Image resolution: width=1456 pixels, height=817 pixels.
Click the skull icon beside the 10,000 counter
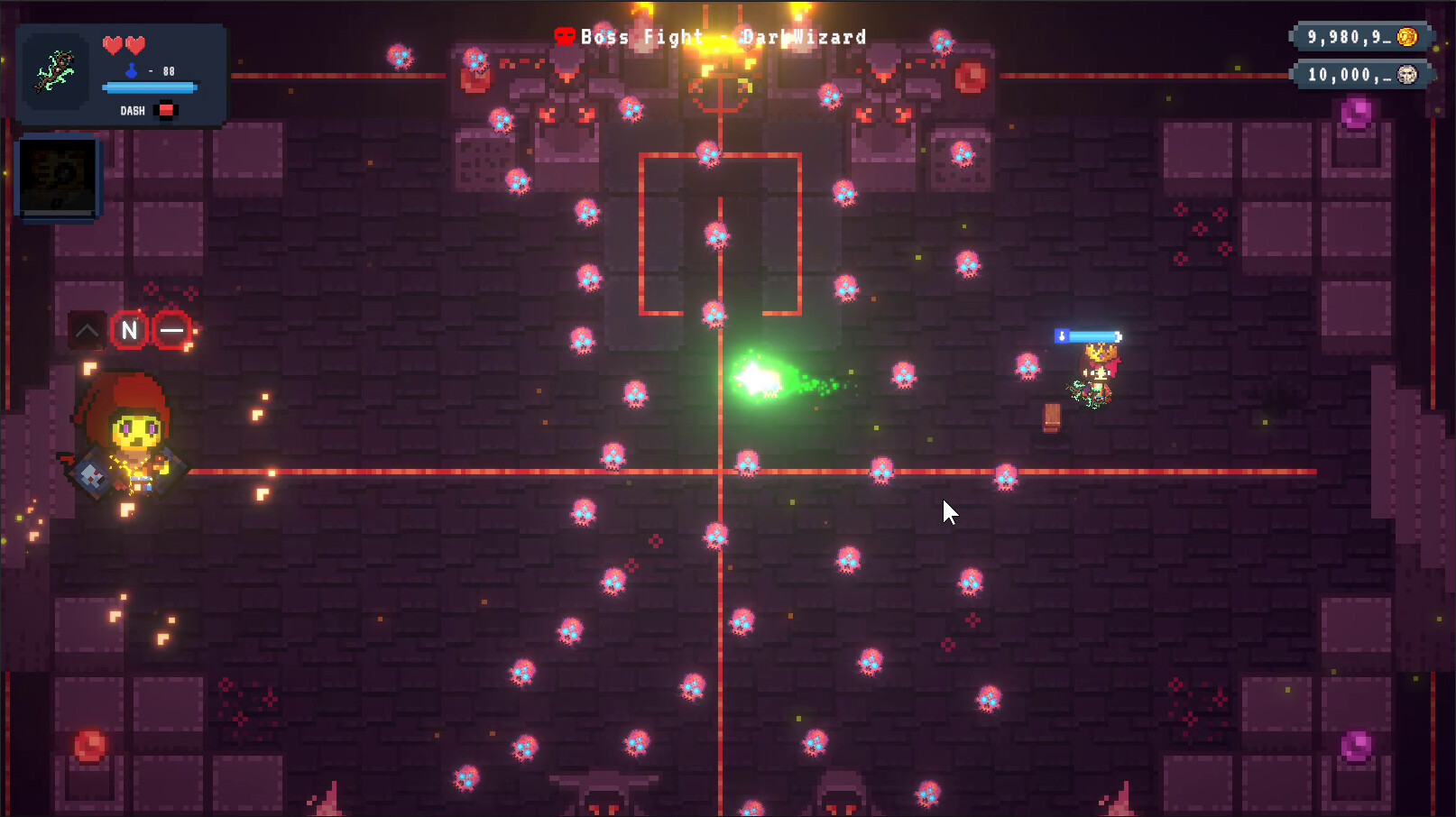tap(1408, 74)
